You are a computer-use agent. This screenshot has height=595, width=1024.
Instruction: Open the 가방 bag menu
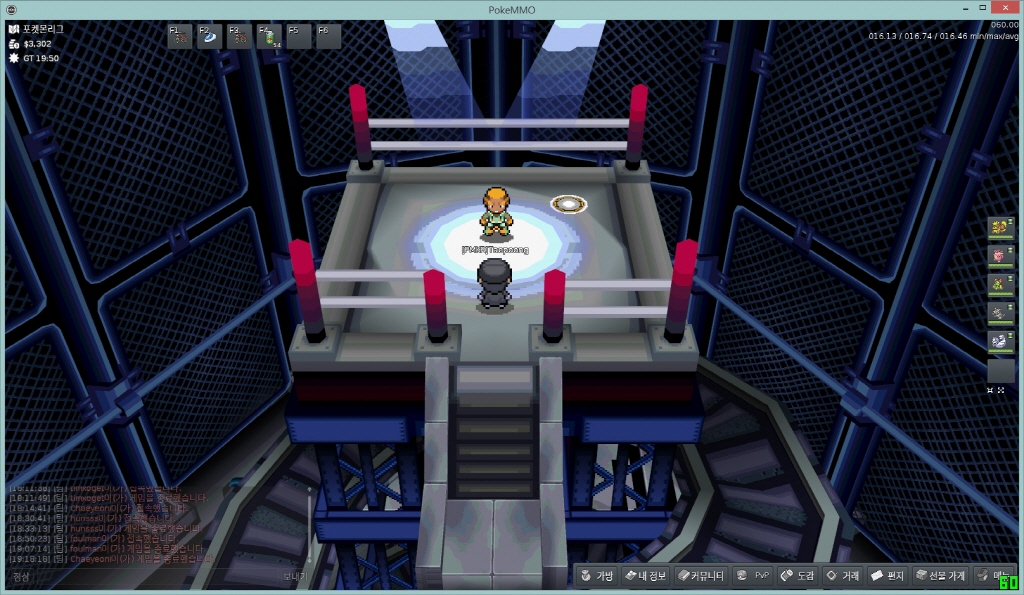tap(597, 576)
